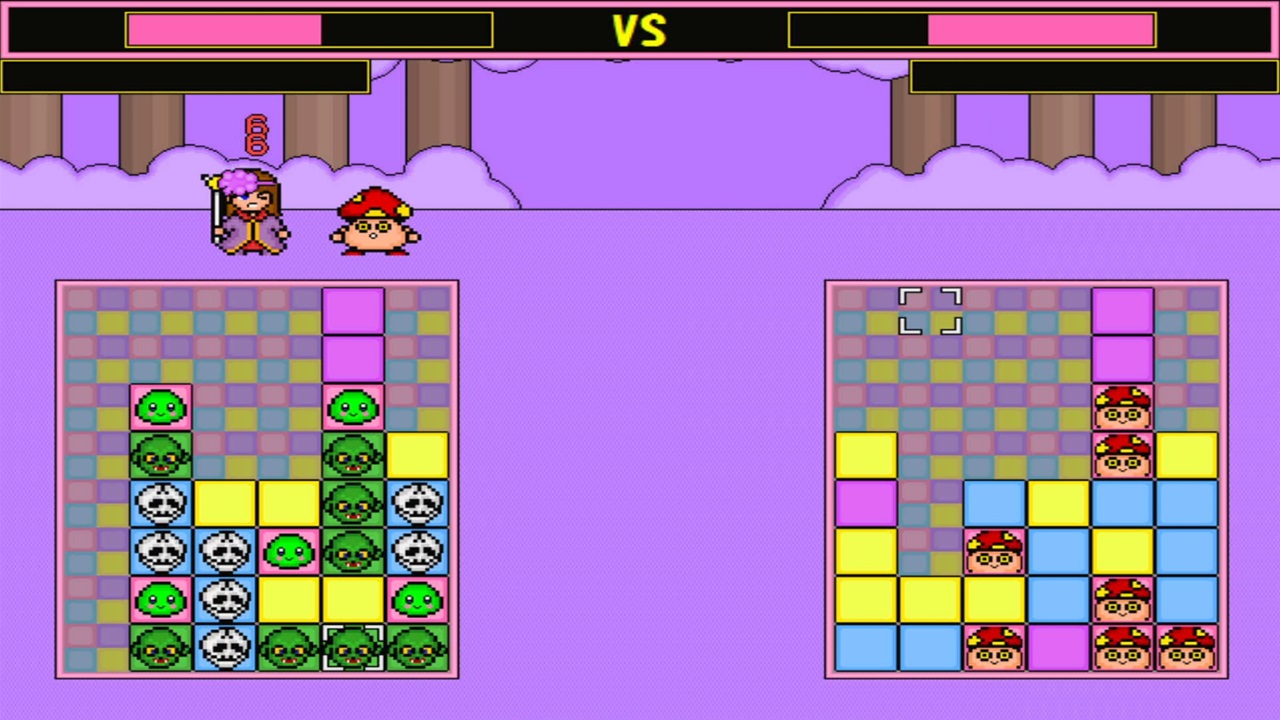Click the skull tile next to the pink frog
This screenshot has height=720, width=1280.
point(225,598)
